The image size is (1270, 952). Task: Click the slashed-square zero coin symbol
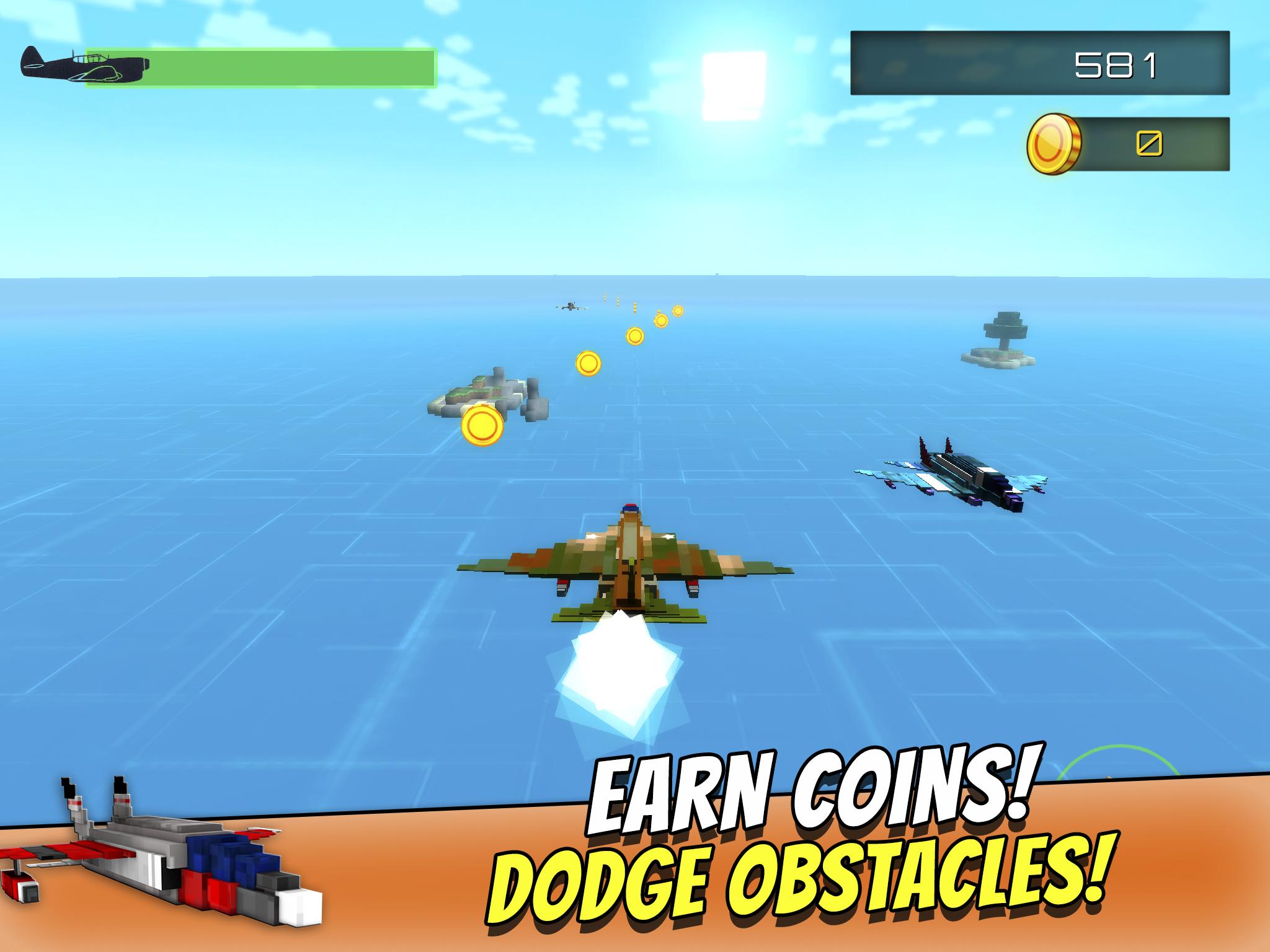click(1150, 144)
